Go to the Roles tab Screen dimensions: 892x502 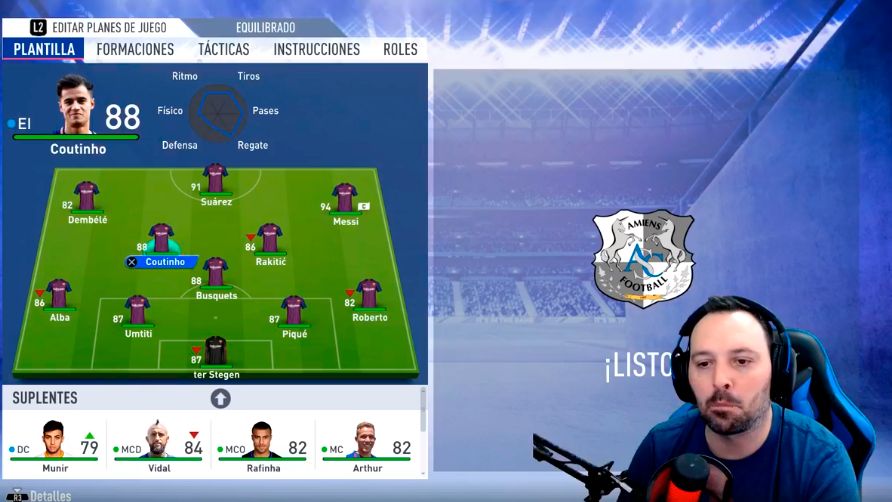tap(400, 49)
